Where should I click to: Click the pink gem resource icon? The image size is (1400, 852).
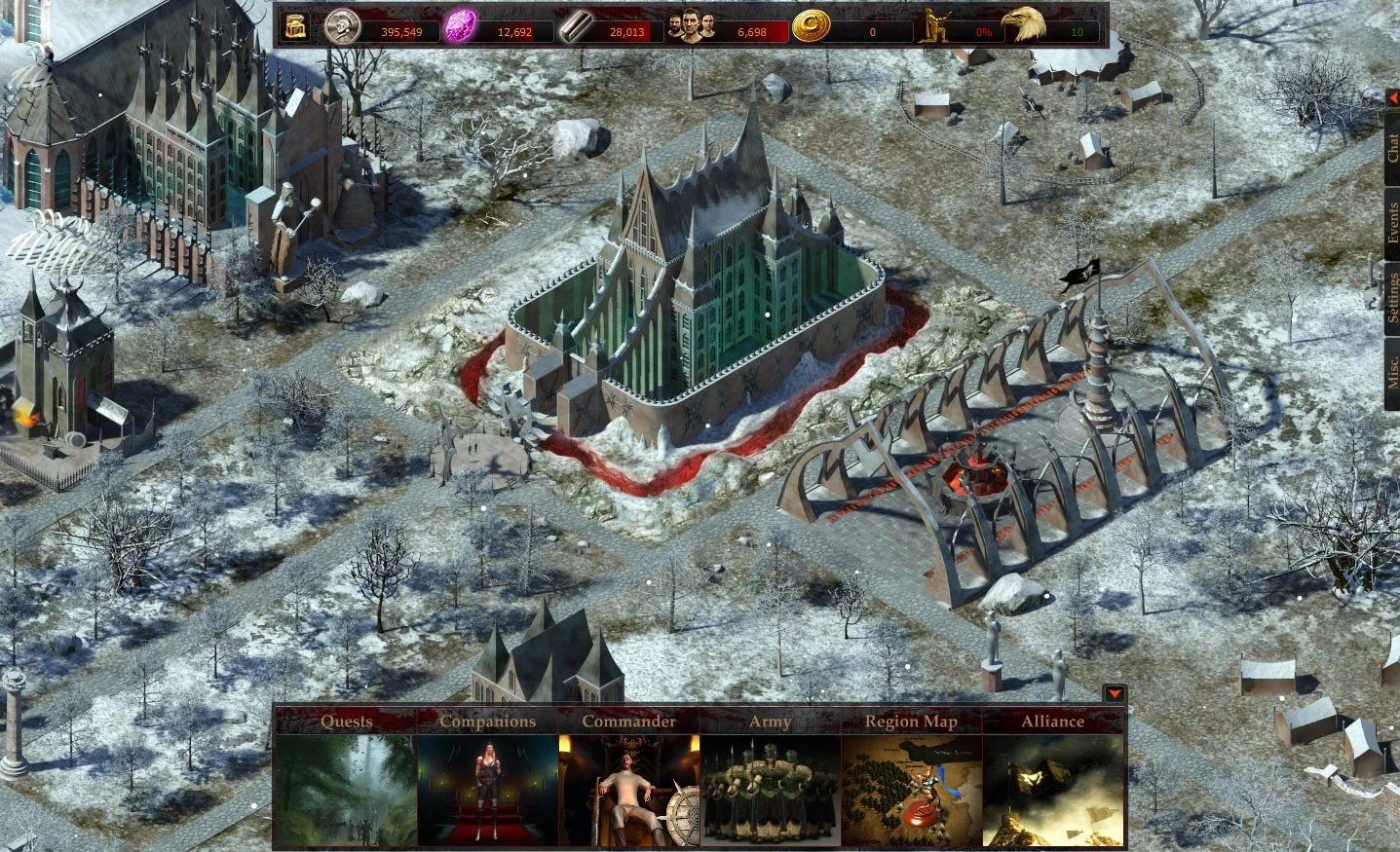tap(460, 28)
